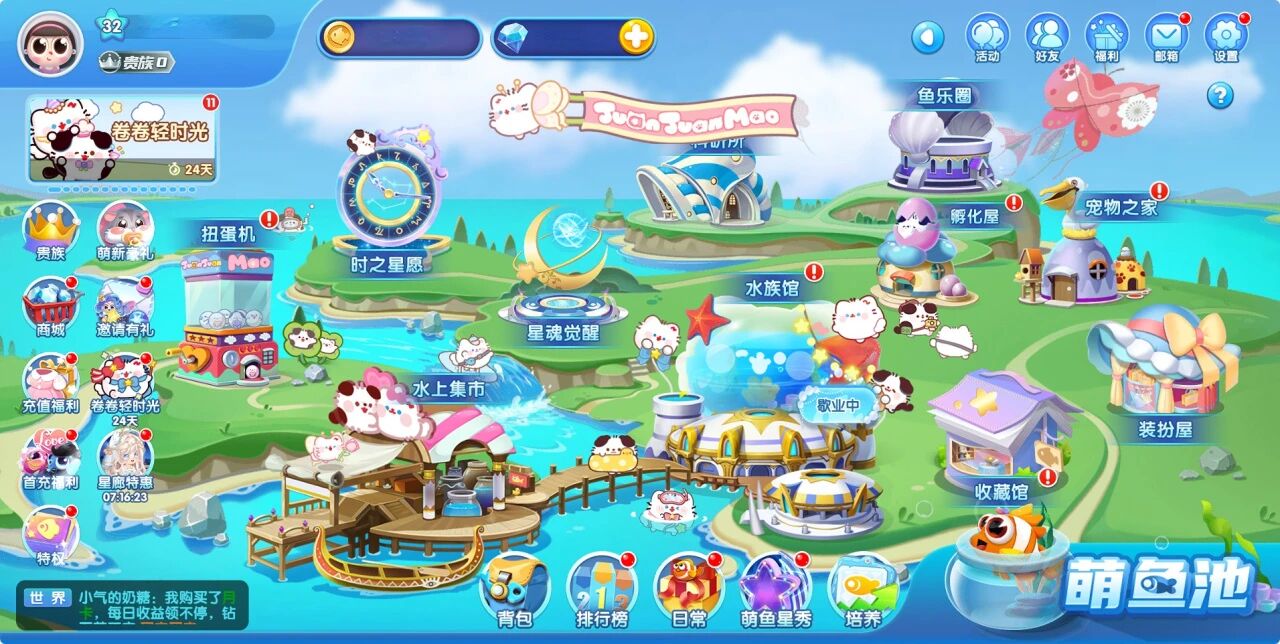Open the 贵族 crown icon
The height and width of the screenshot is (644, 1280).
coord(50,228)
